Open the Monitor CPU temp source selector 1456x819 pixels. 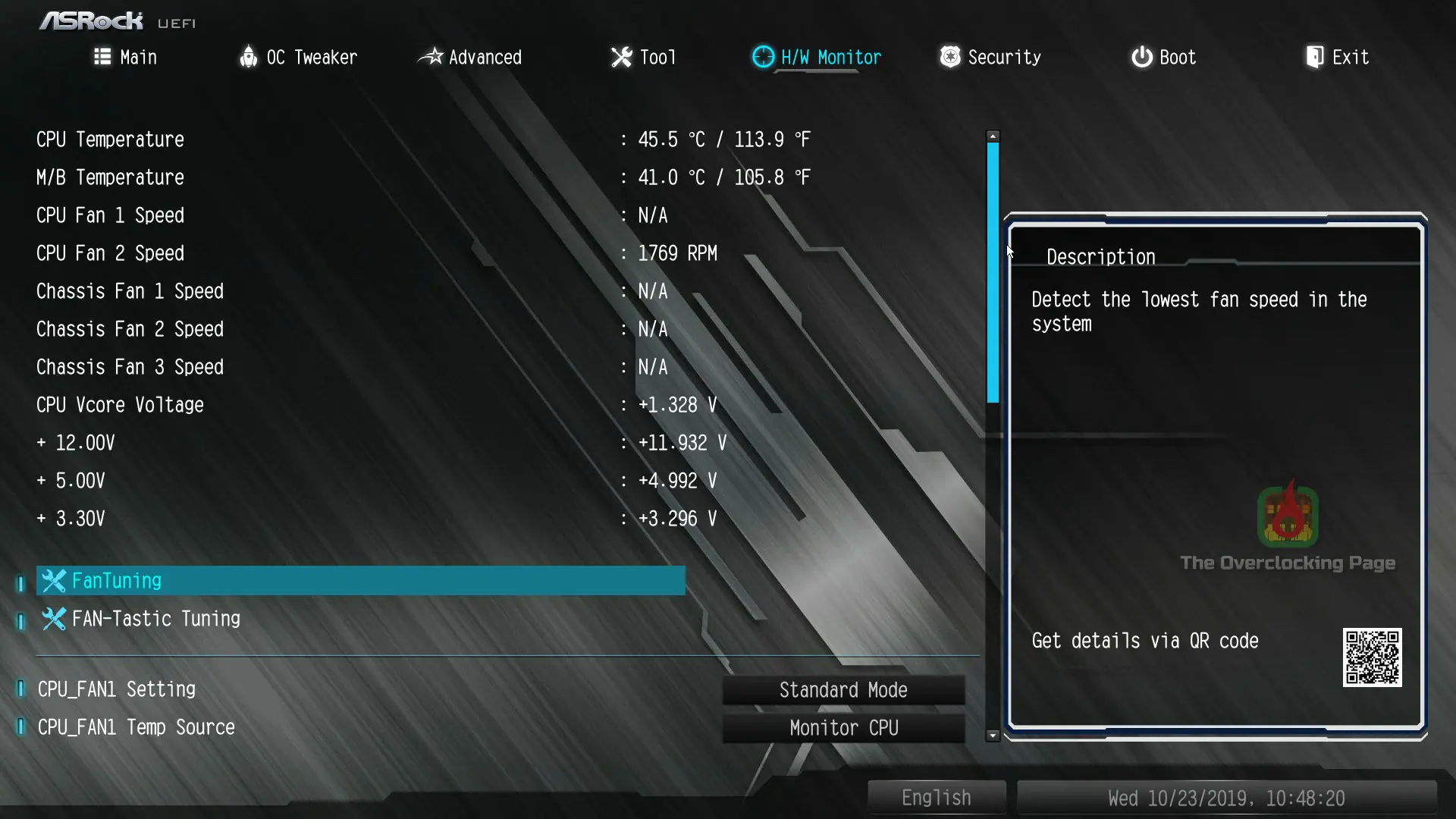pyautogui.click(x=843, y=727)
